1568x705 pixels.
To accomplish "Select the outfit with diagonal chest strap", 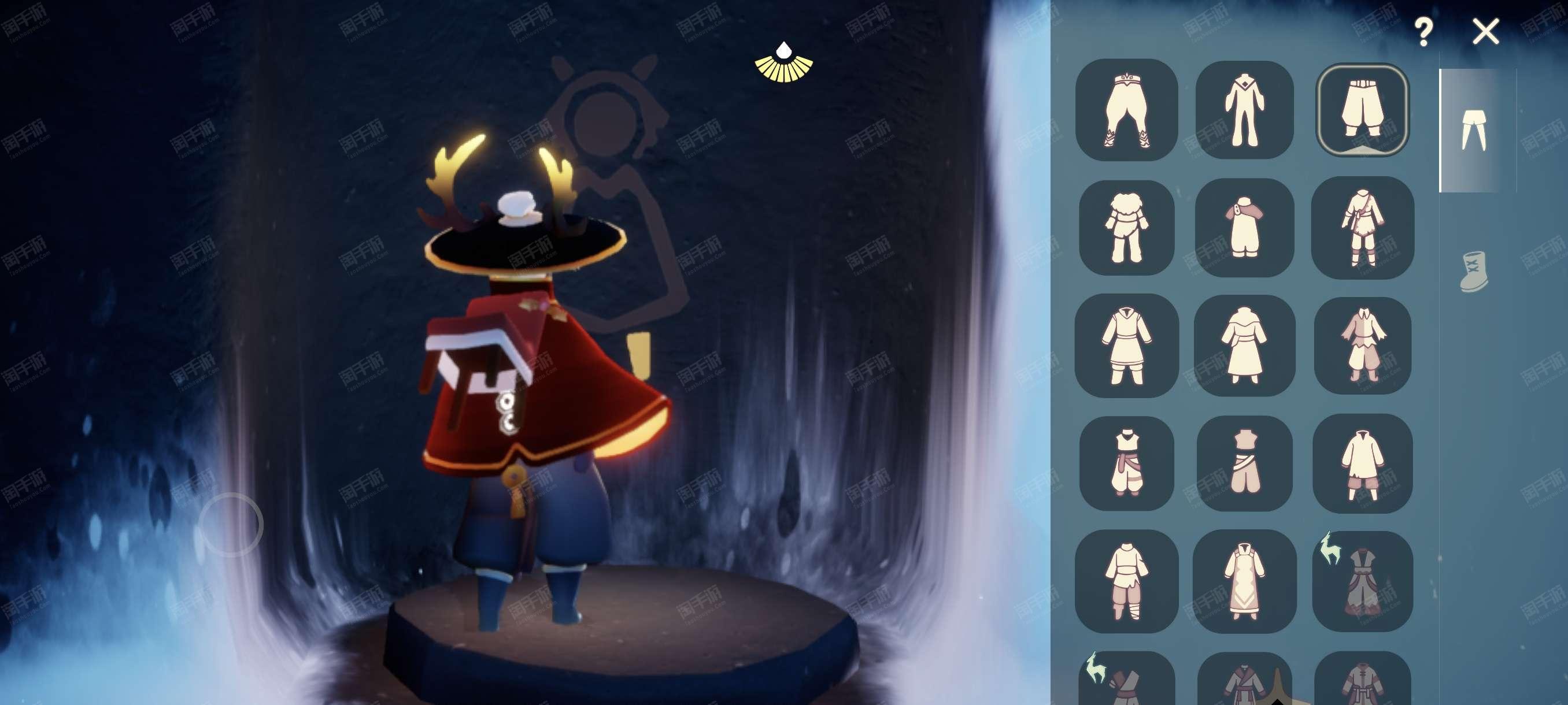I will point(1362,228).
